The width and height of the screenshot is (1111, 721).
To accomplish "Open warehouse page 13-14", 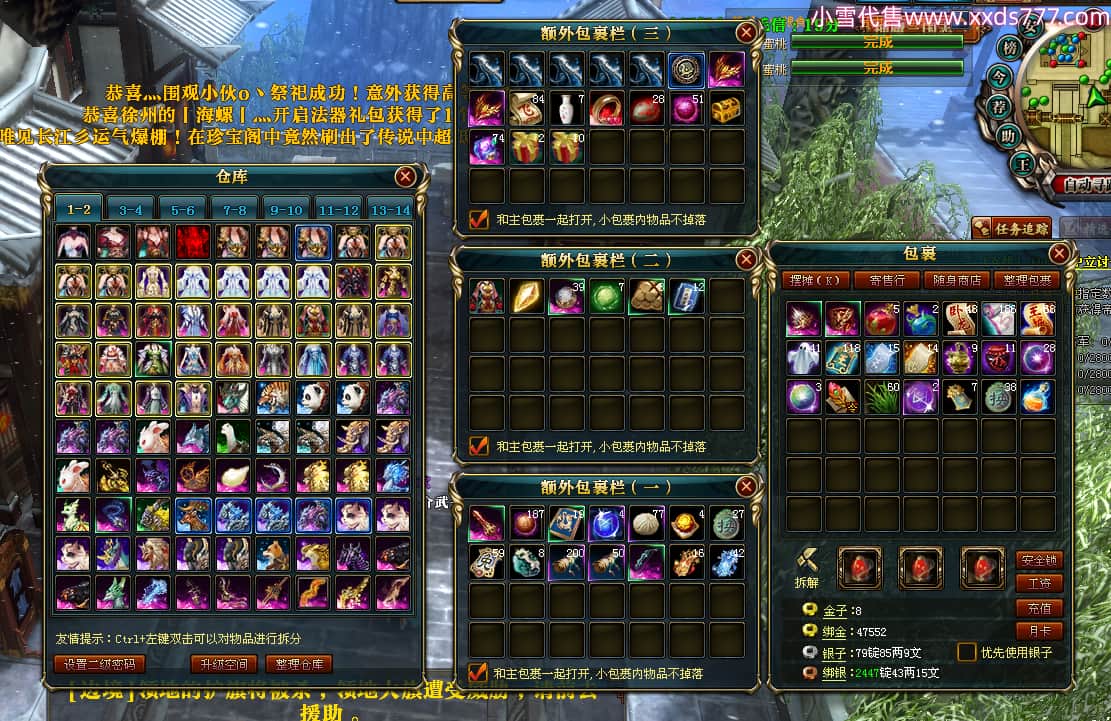I will point(389,209).
